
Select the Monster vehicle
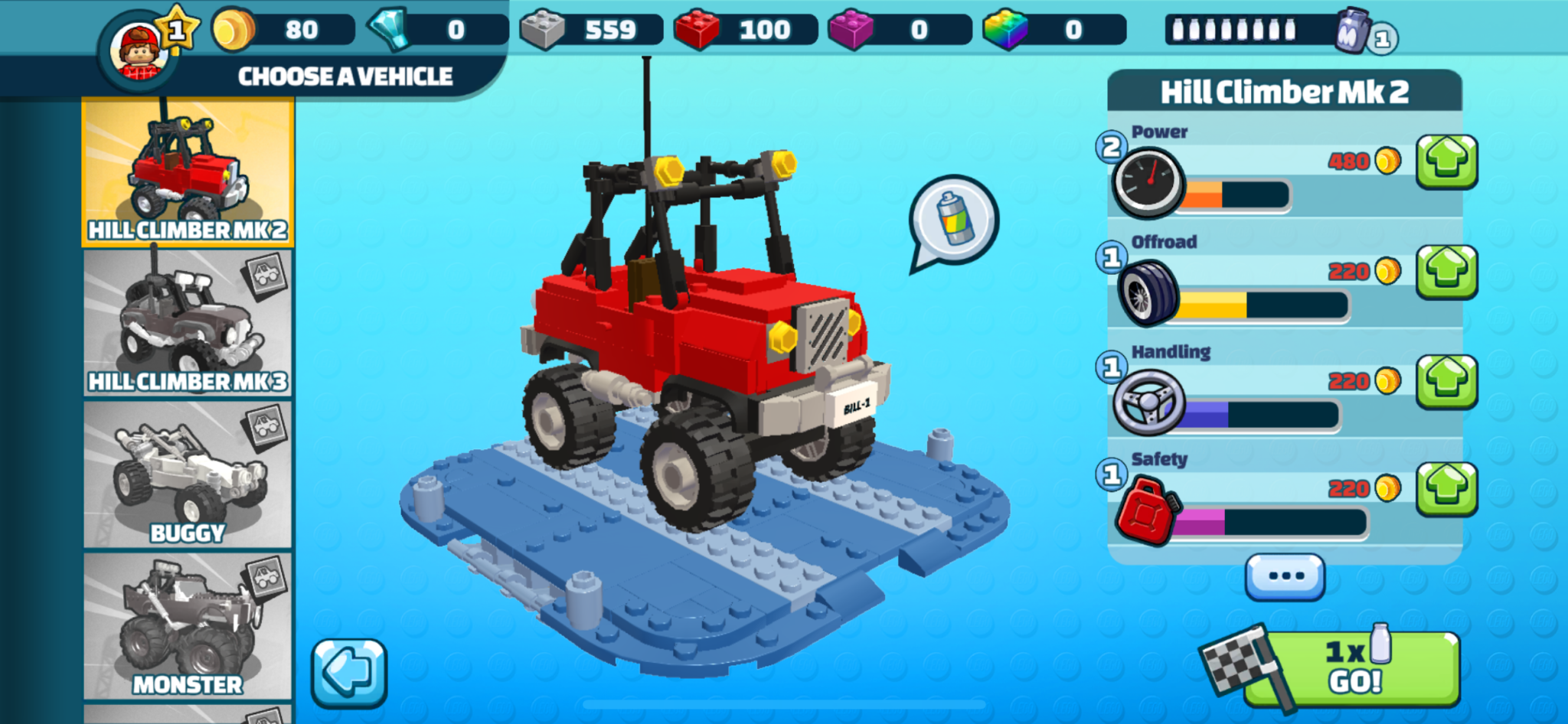[187, 620]
